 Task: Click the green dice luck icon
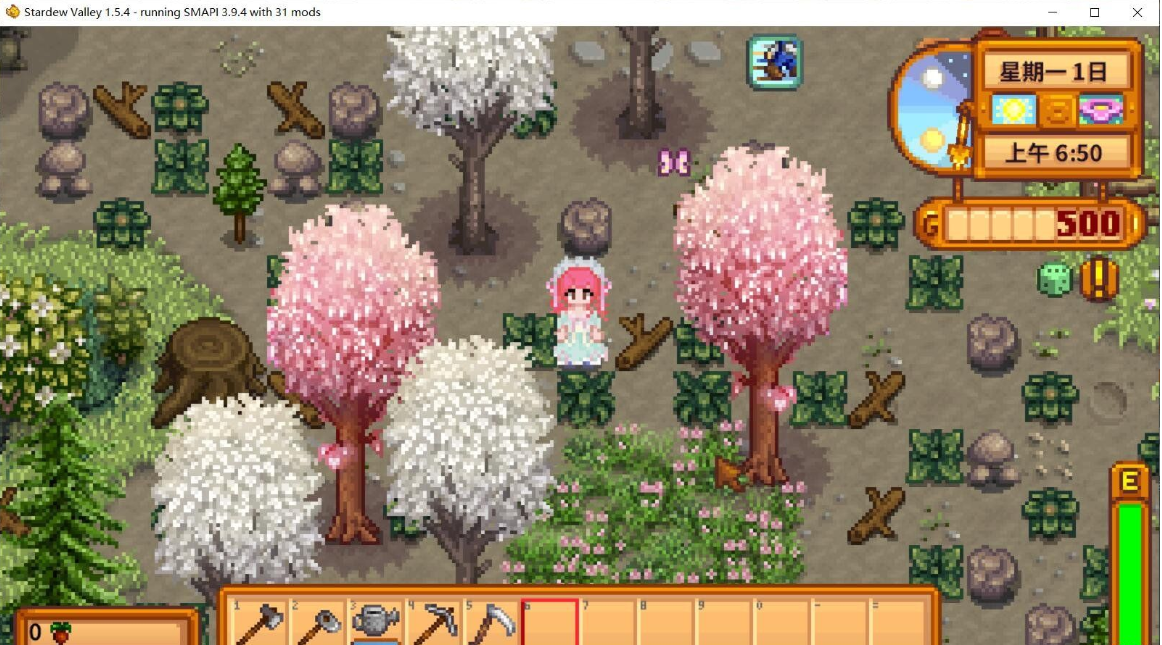pyautogui.click(x=1053, y=279)
